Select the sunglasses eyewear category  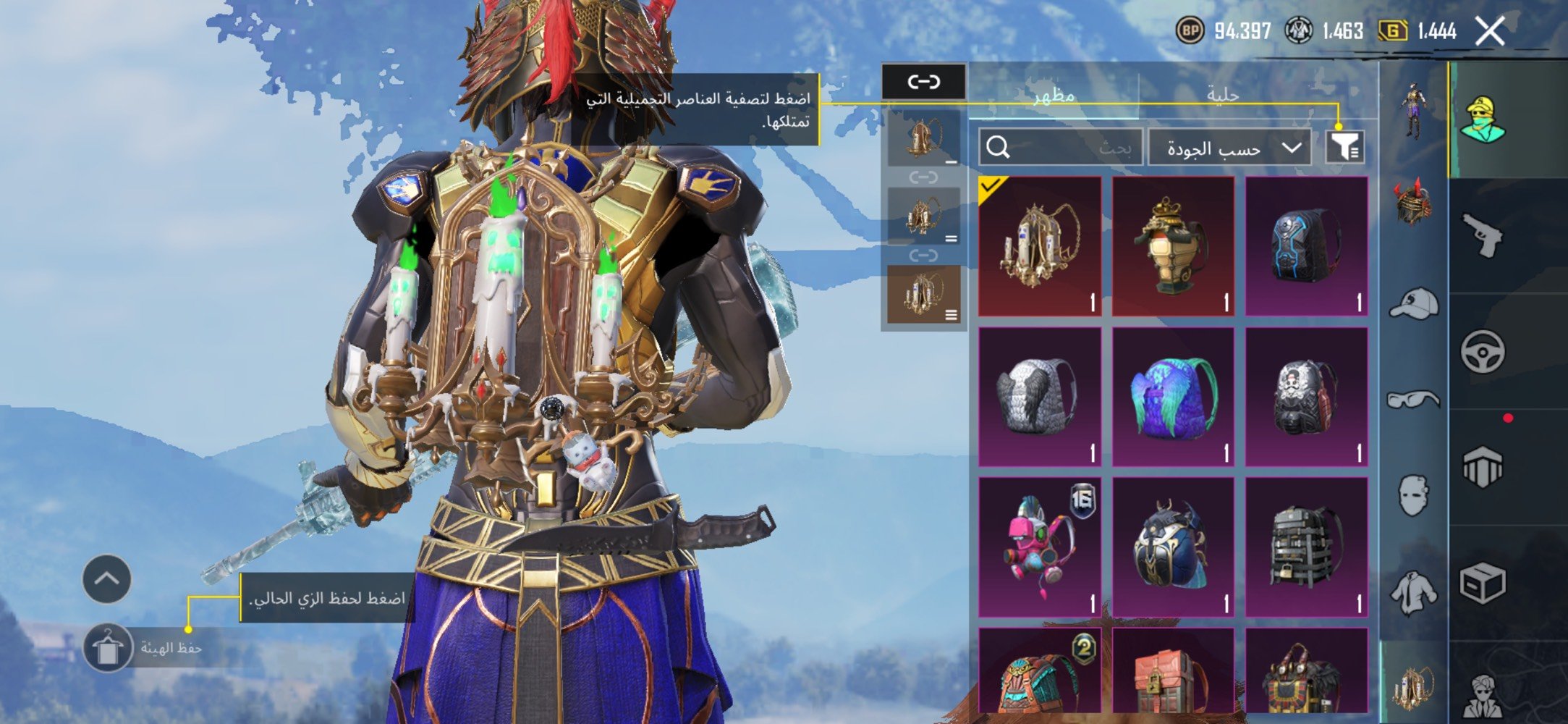(1413, 400)
